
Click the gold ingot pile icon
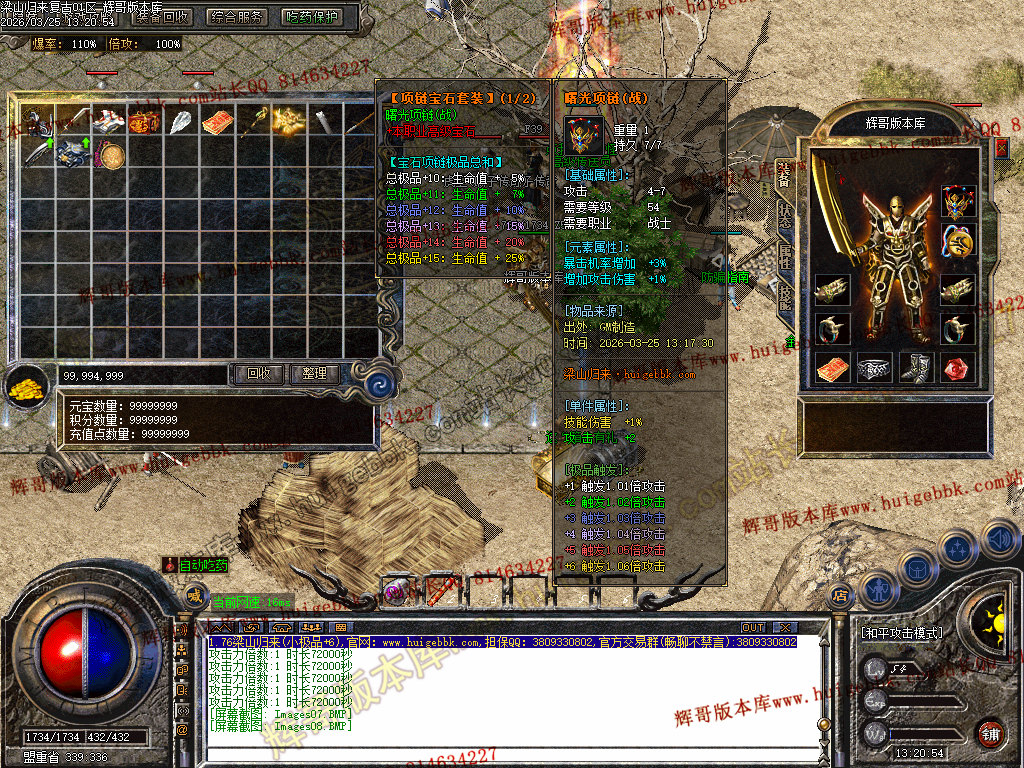pyautogui.click(x=27, y=385)
